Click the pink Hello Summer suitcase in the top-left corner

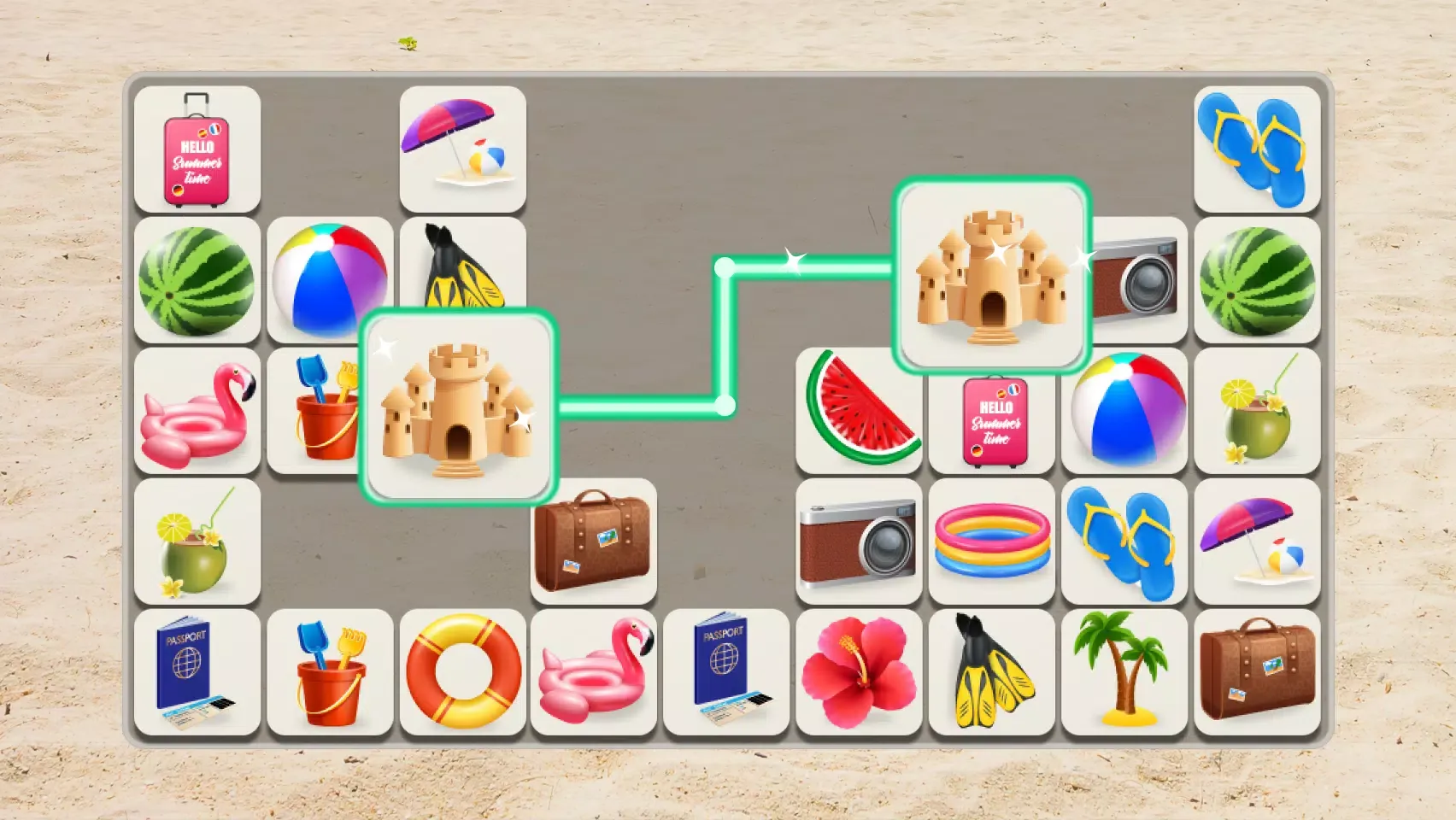pos(198,151)
